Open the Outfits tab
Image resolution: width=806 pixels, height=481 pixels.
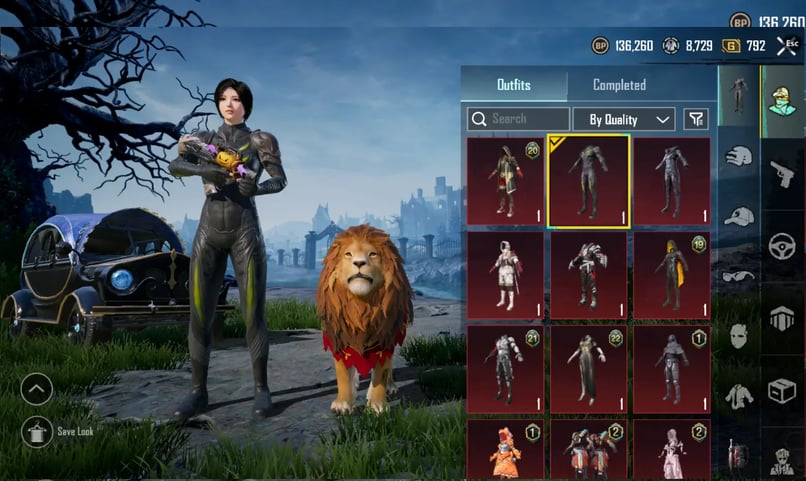point(514,85)
